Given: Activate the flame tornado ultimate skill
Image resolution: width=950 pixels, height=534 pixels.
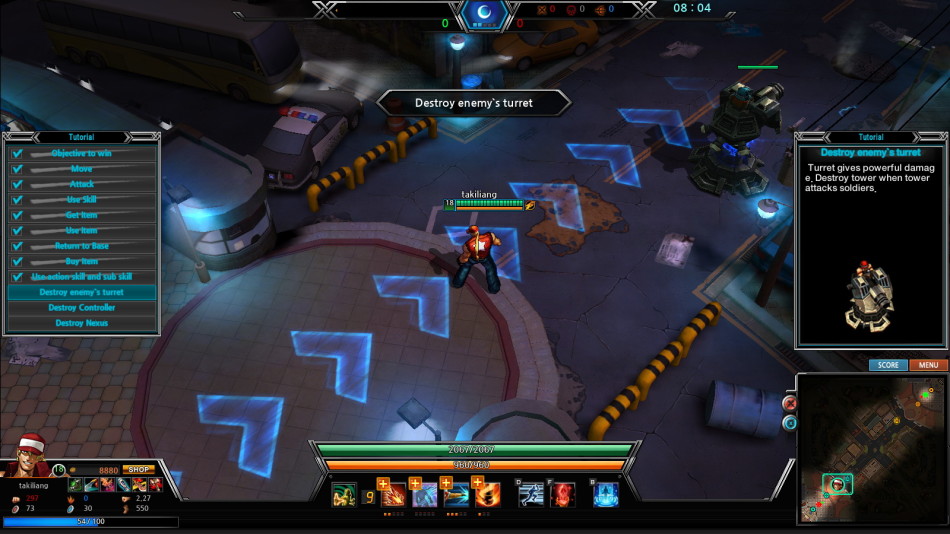Looking at the screenshot, I should pos(489,495).
